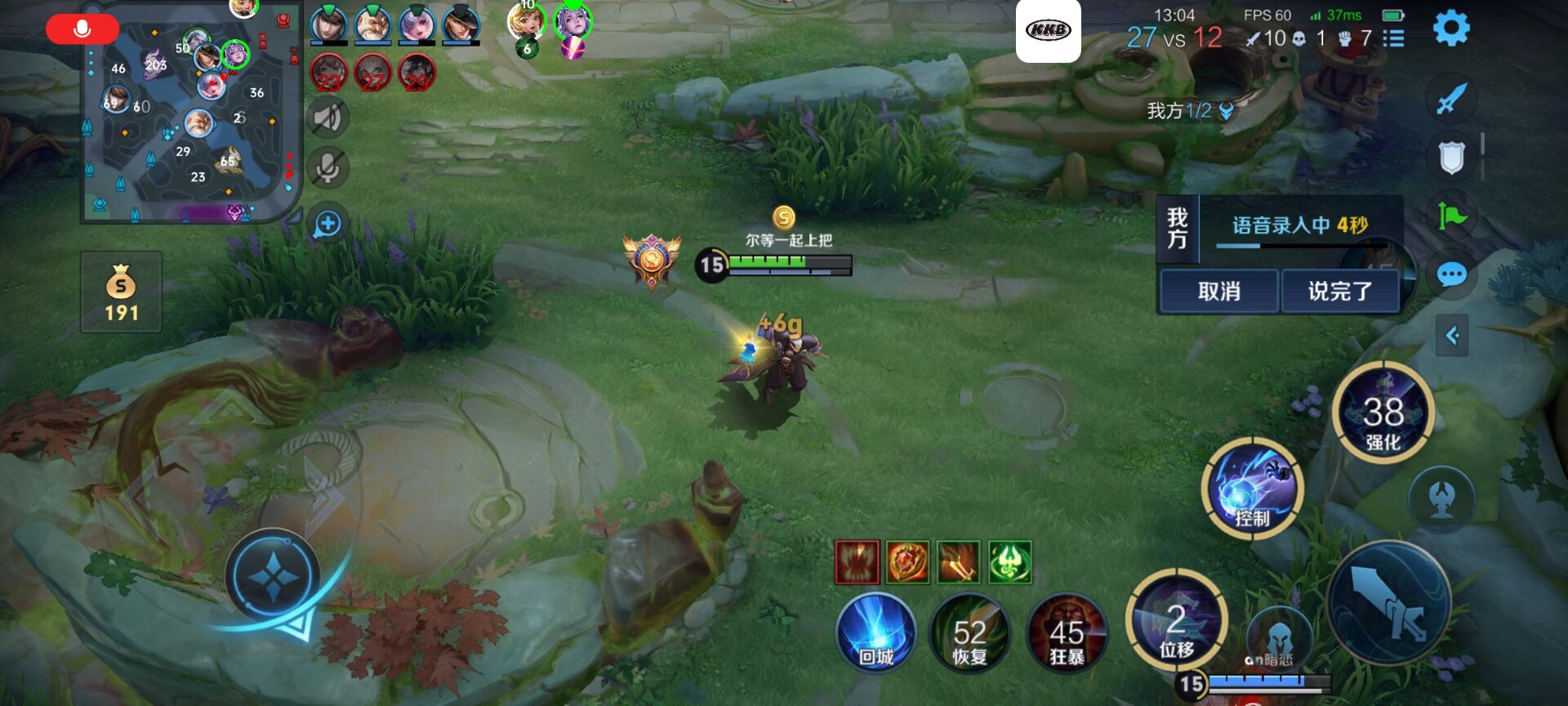Finish voice input with 说完了
Viewport: 1568px width, 706px height.
[1339, 291]
